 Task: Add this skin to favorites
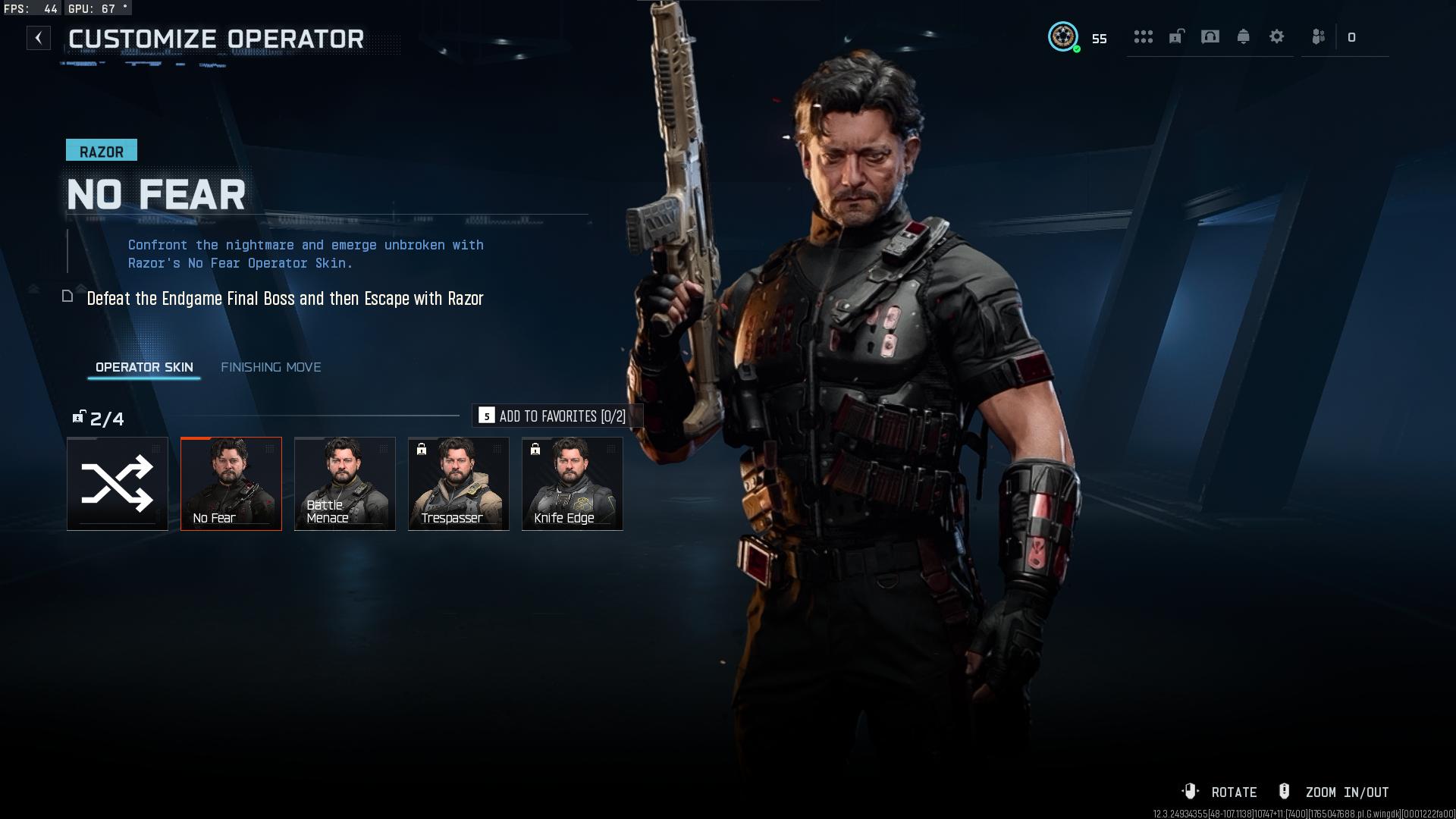[x=557, y=416]
